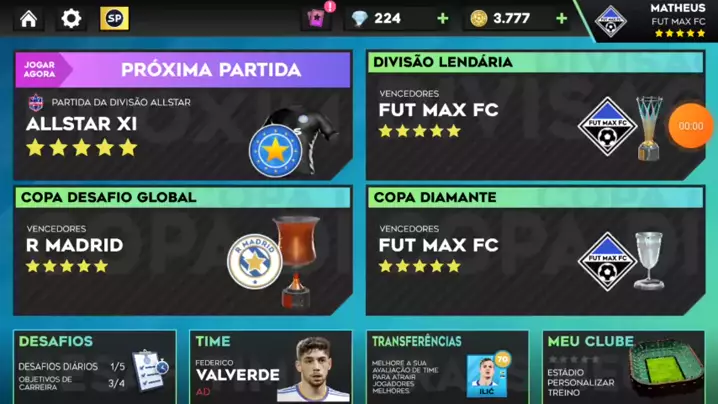Image resolution: width=718 pixels, height=404 pixels.
Task: Open the Transferências panel
Action: 446,367
